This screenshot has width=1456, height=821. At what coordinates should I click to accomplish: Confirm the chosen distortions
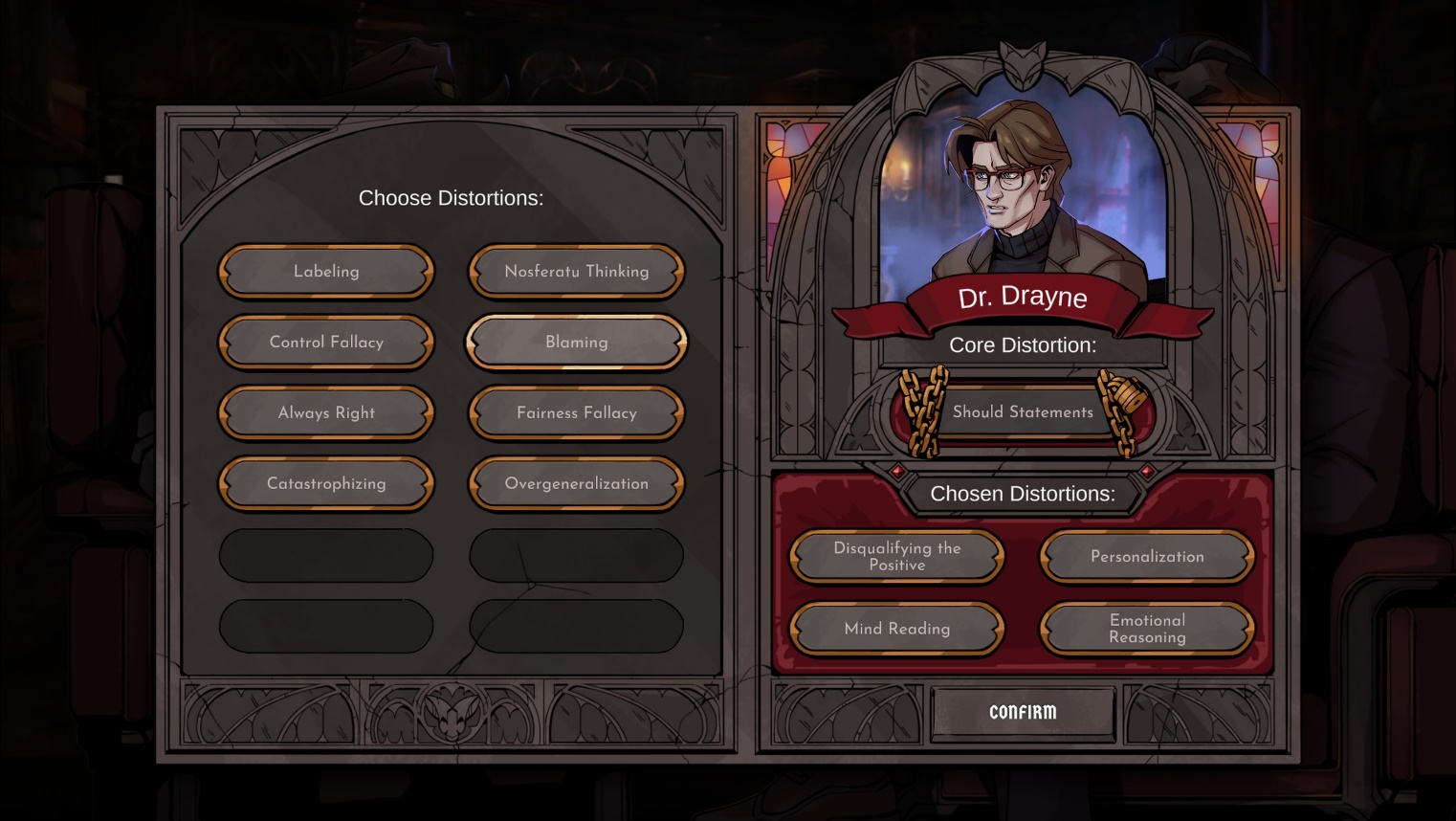[1023, 713]
